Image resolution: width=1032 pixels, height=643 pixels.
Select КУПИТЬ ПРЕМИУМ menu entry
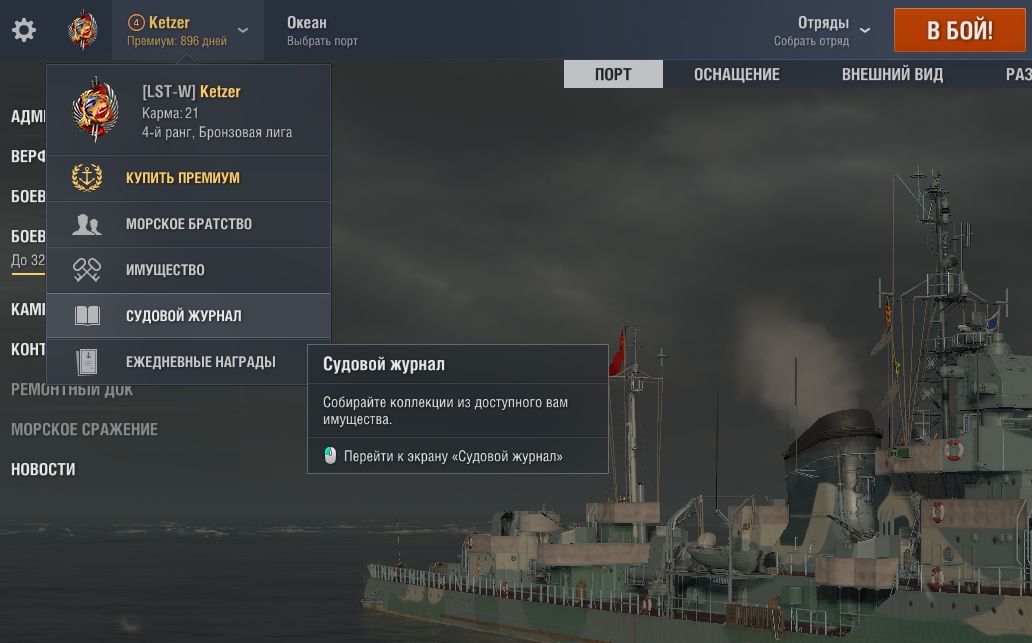tap(183, 178)
